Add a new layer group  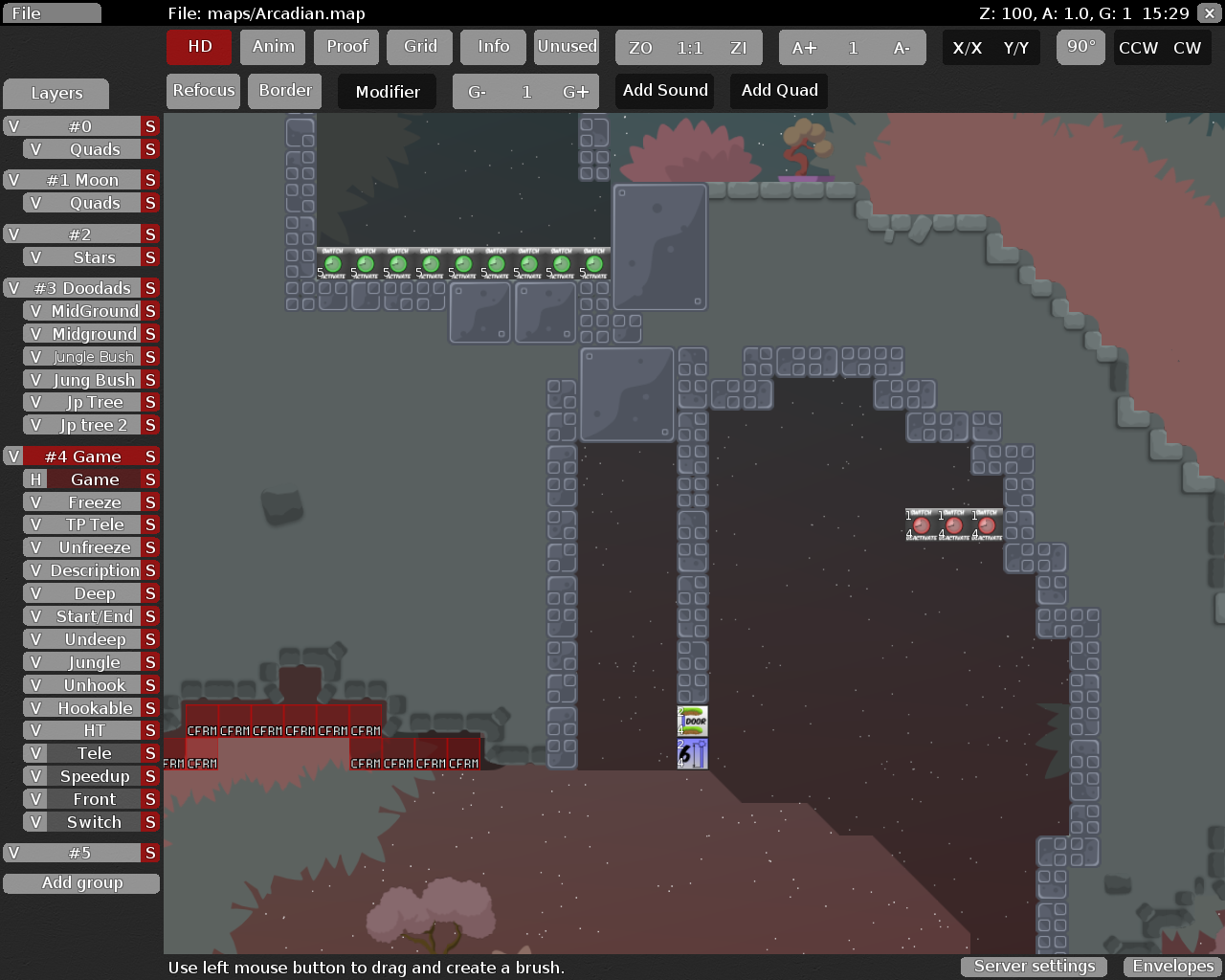click(x=81, y=883)
